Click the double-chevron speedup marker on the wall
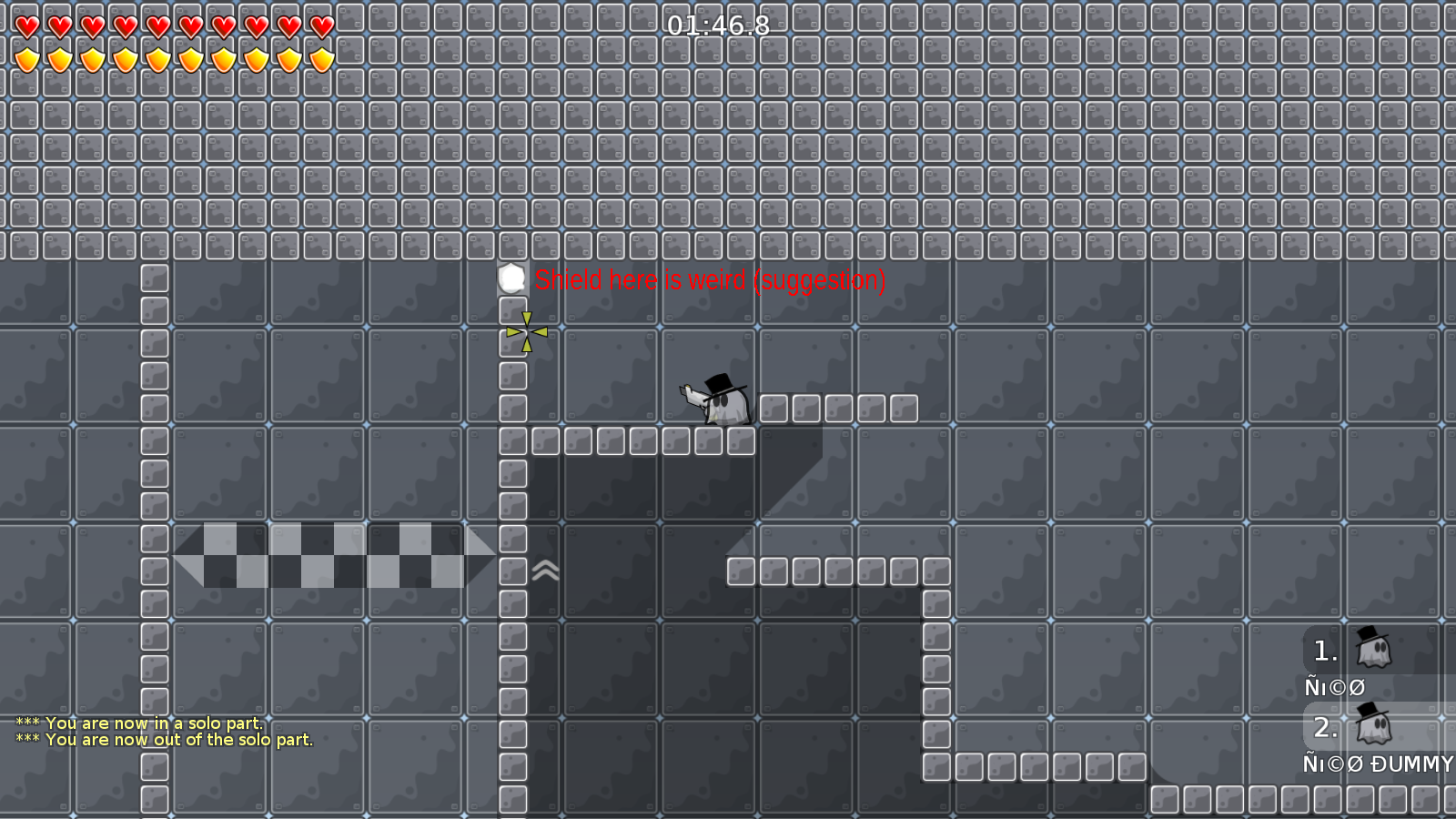 [x=544, y=571]
